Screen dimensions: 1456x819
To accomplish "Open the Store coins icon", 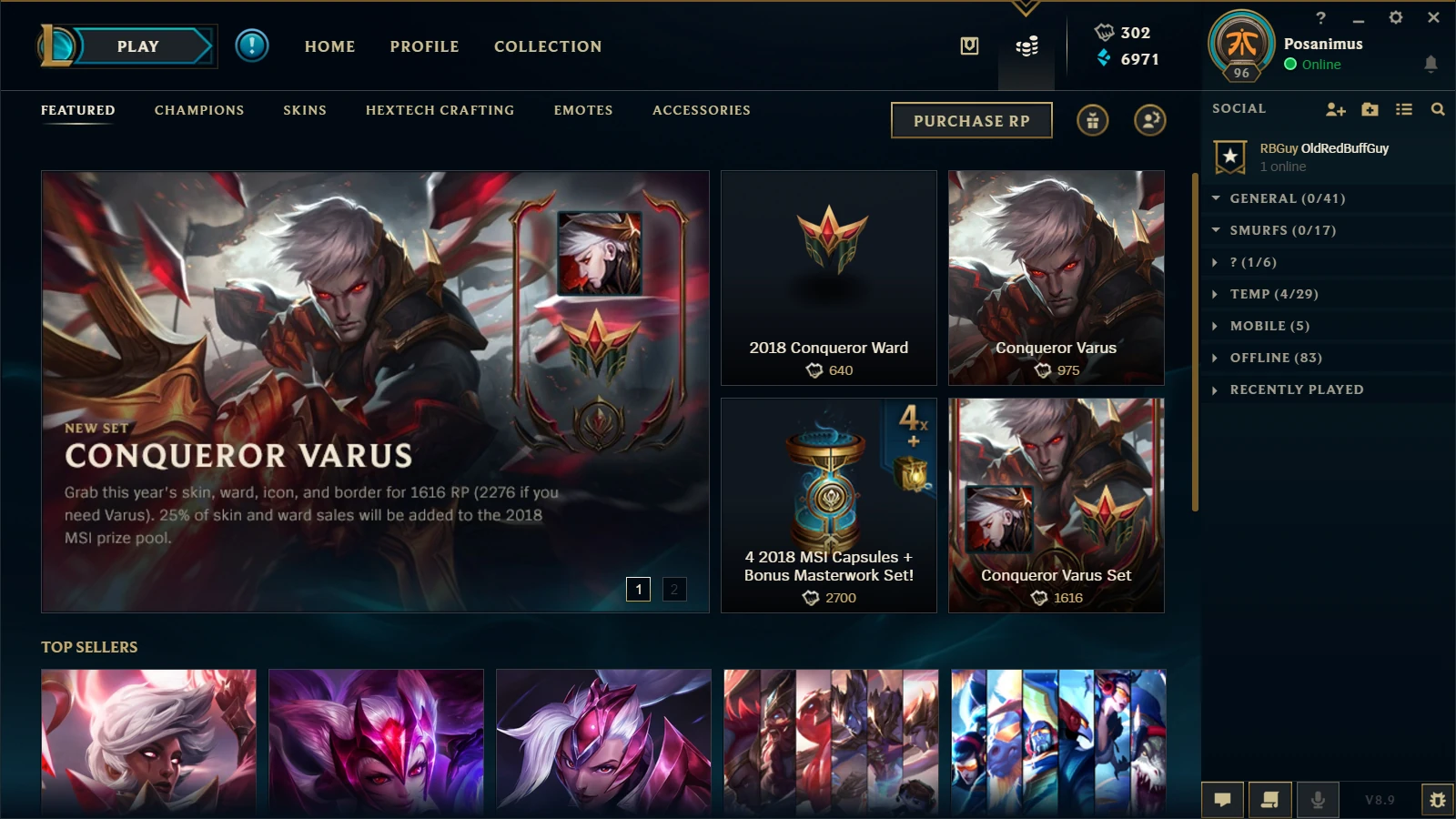I will click(1028, 45).
